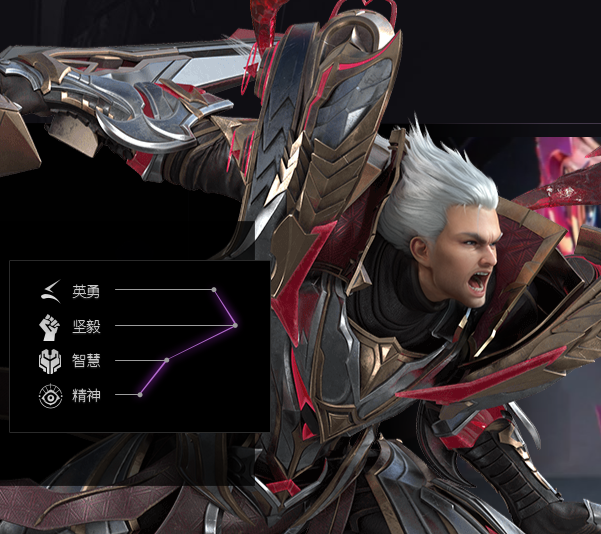This screenshot has width=601, height=534.
Task: Select the 英勇 attribute icon
Action: coord(49,291)
